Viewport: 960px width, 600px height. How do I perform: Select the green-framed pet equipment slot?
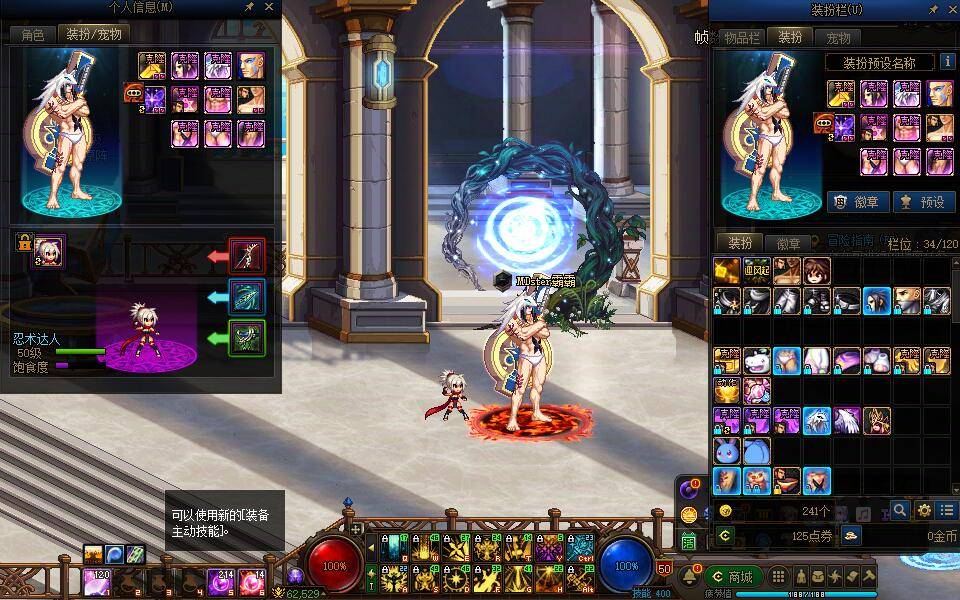click(x=247, y=337)
